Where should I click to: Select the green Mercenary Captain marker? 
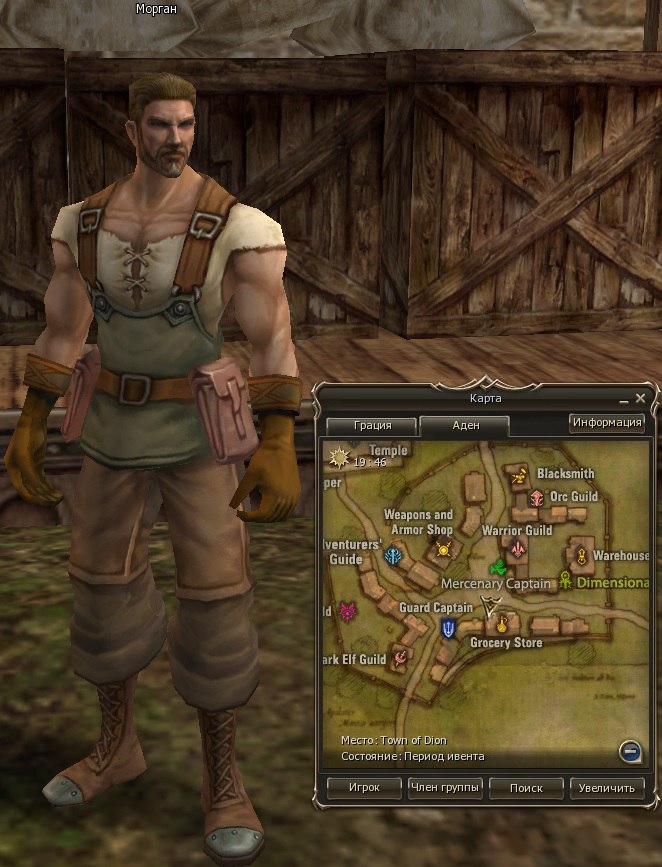496,567
